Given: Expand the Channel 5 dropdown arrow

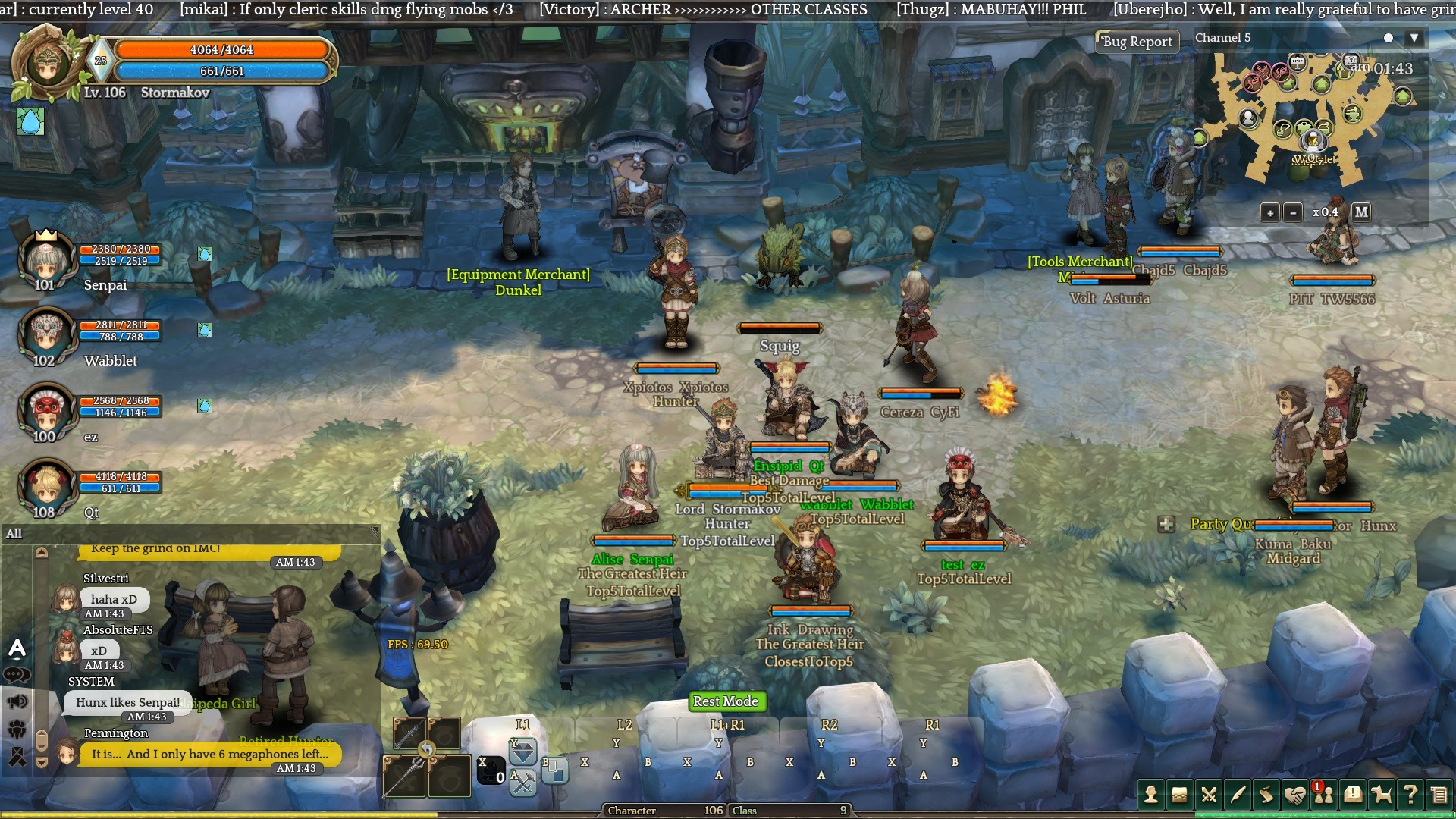Looking at the screenshot, I should coord(1414,38).
